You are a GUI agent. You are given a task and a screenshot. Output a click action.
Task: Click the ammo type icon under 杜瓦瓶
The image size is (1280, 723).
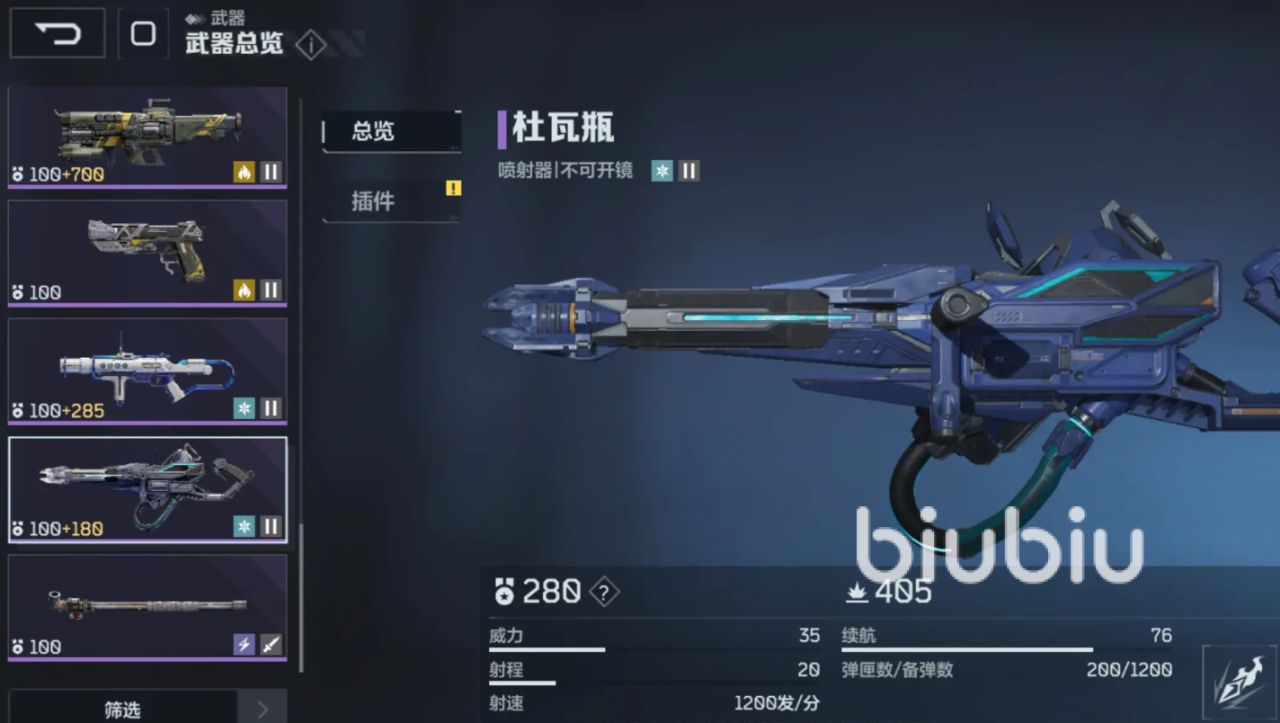(689, 171)
